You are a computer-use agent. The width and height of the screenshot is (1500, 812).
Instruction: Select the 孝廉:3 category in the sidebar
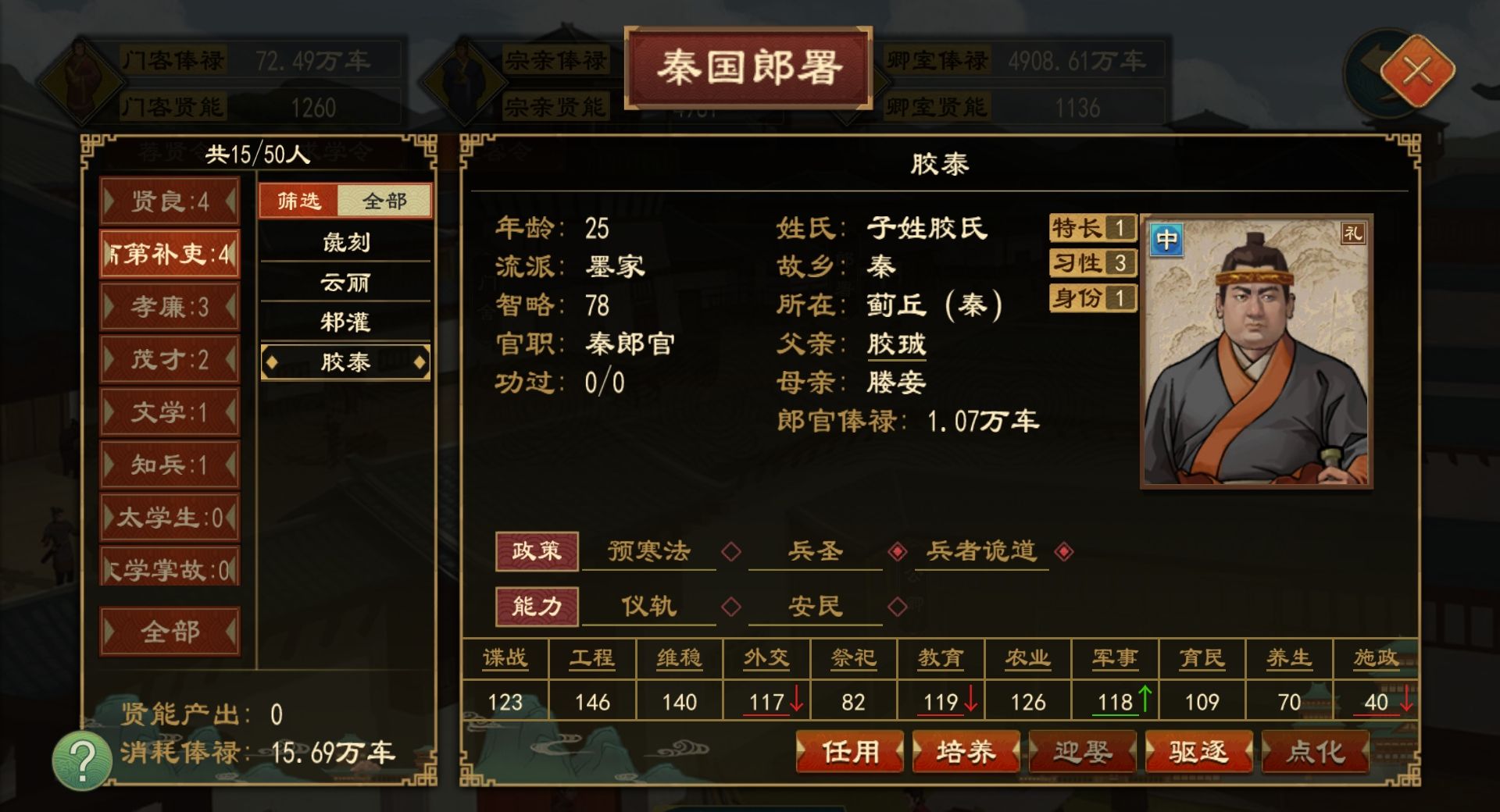(x=170, y=308)
